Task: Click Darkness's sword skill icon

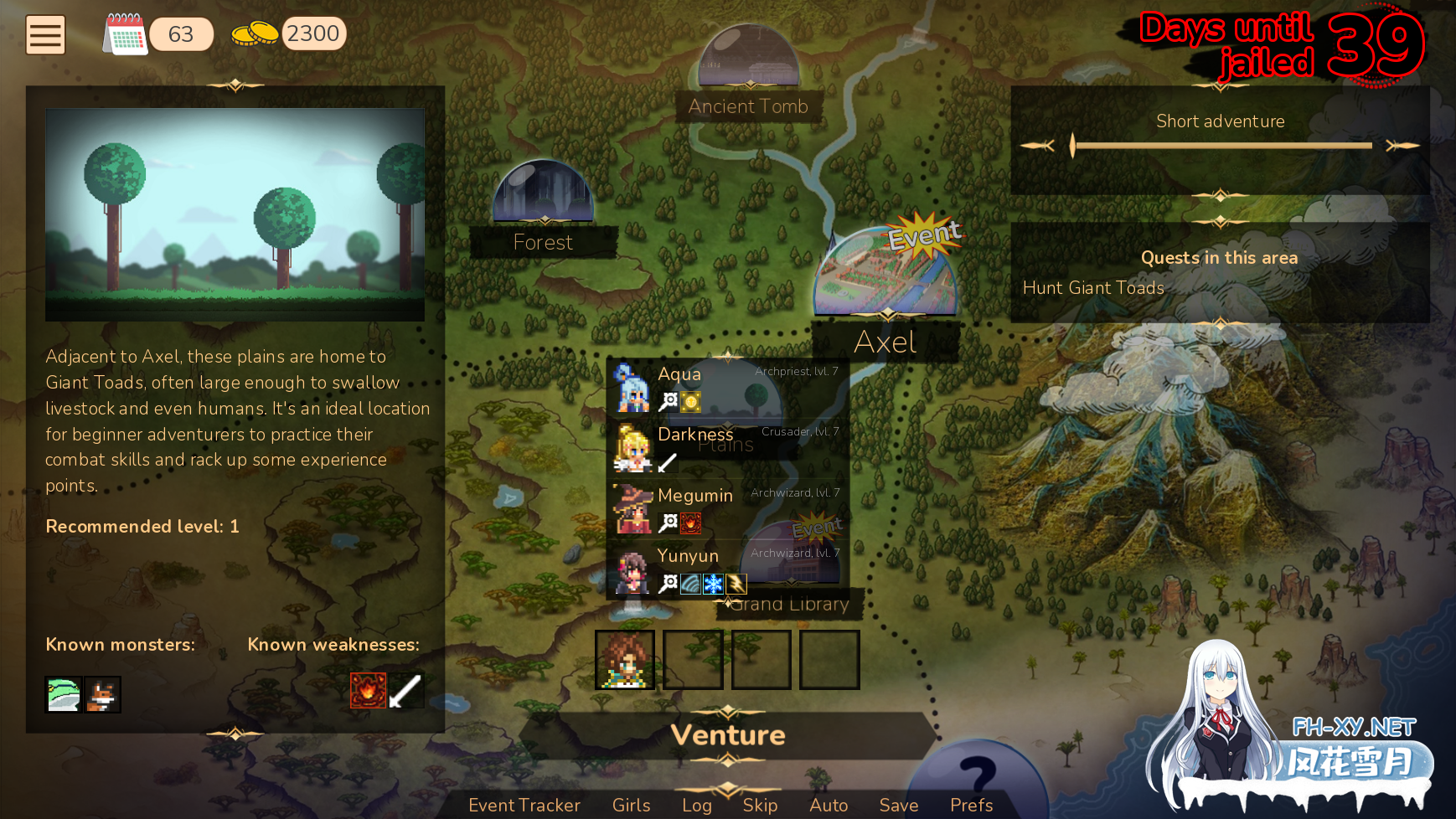Action: (x=668, y=462)
